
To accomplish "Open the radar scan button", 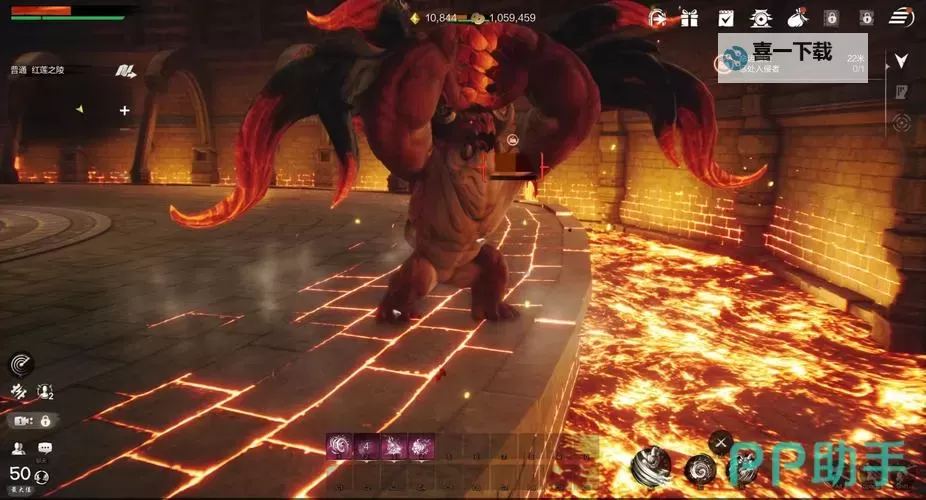I will point(21,365).
